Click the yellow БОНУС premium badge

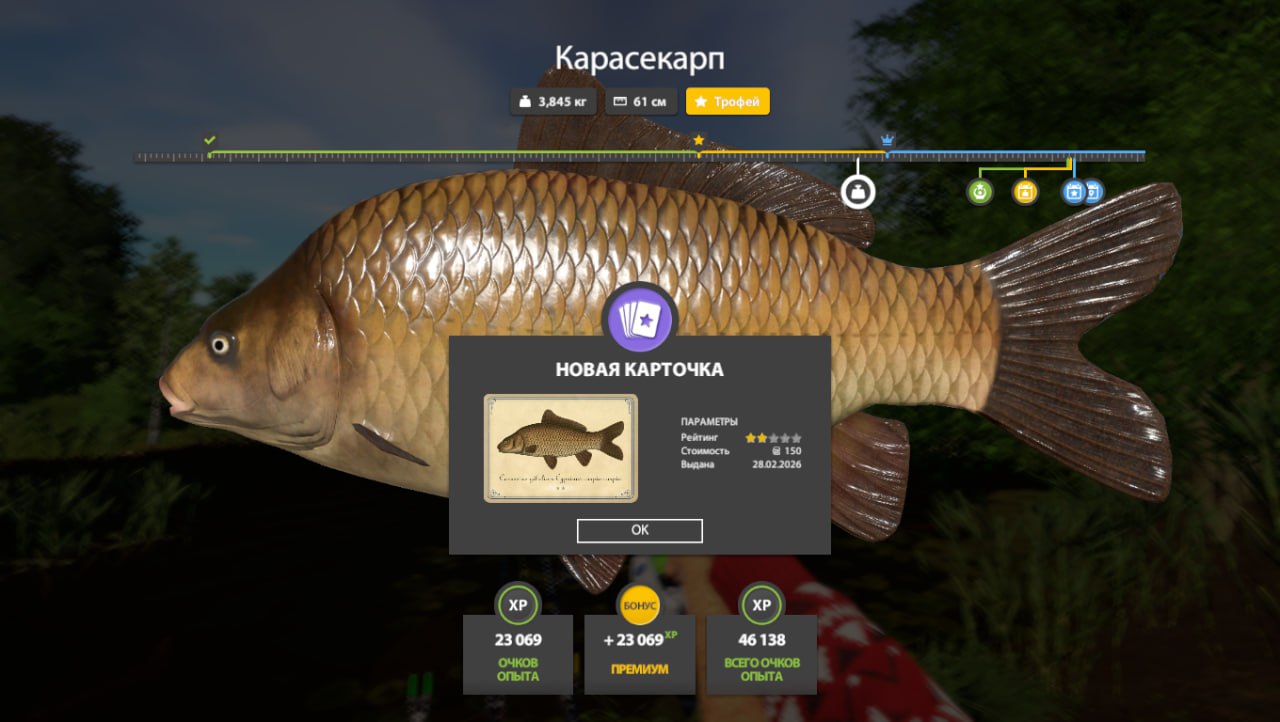639,606
